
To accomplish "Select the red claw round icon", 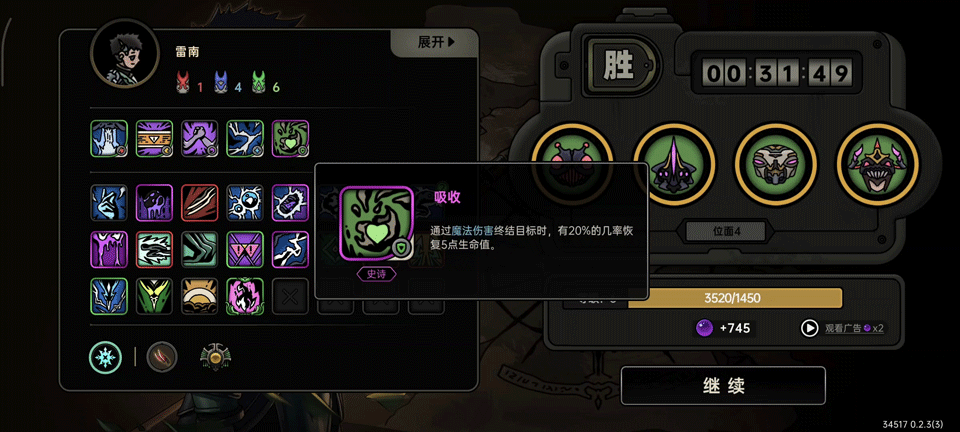I will pos(162,356).
